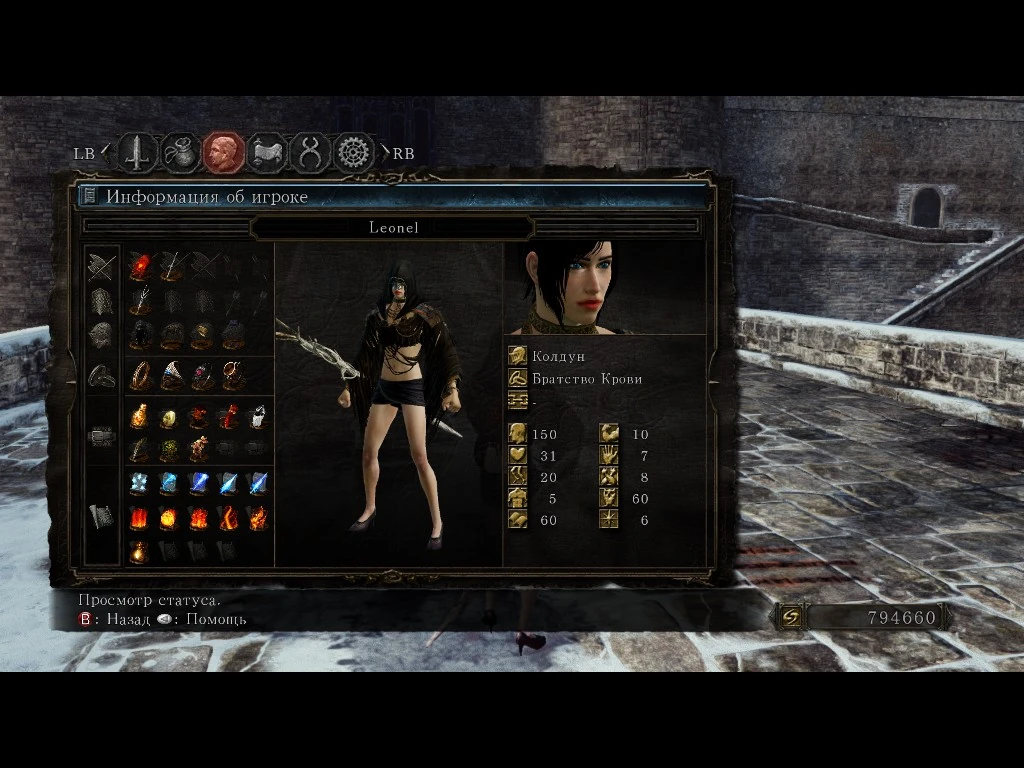This screenshot has height=768, width=1024.
Task: Select the pyromancy flame weapon slot
Action: pyautogui.click(x=140, y=267)
